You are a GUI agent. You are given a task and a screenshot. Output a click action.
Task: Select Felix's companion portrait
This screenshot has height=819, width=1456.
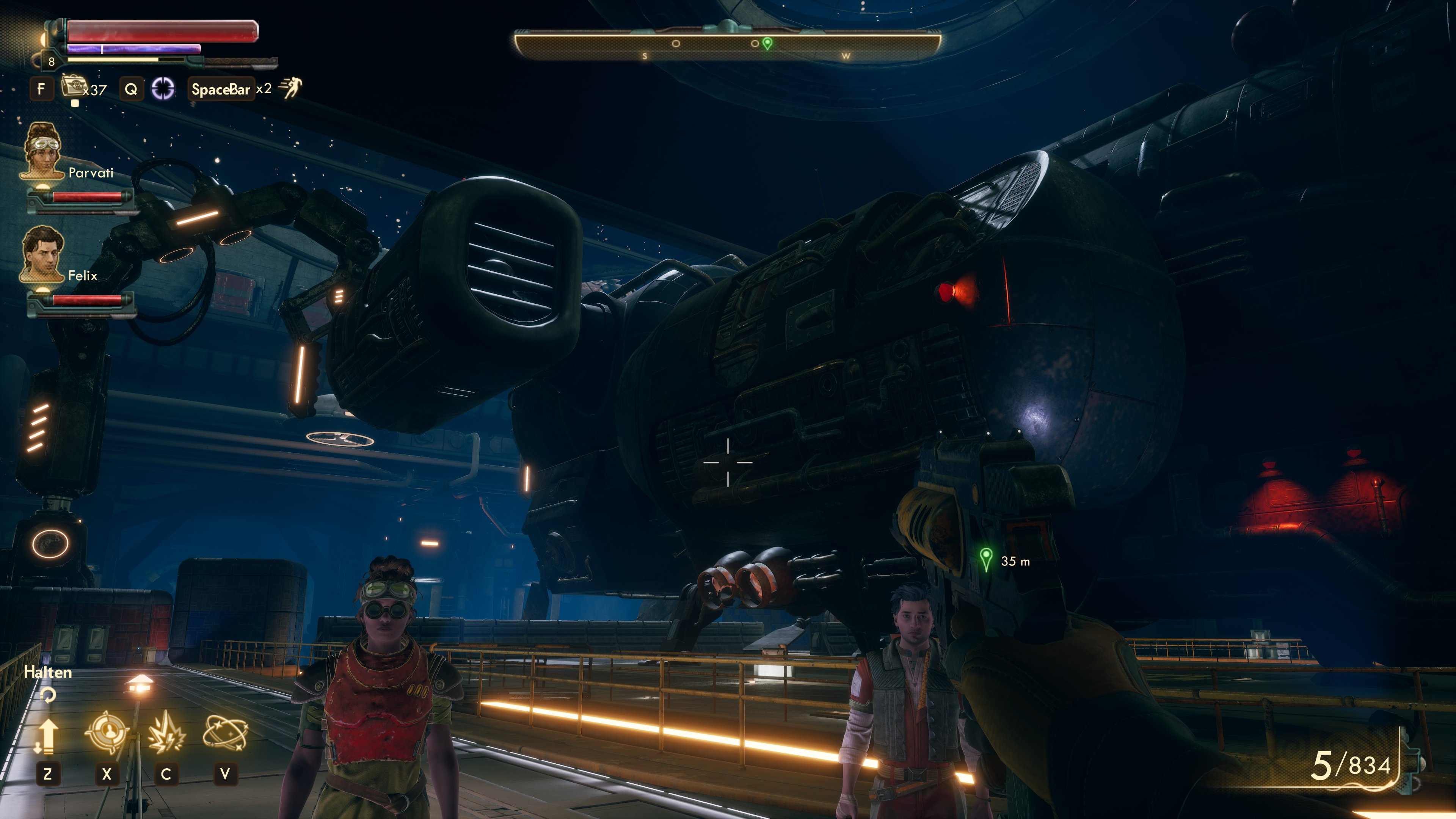tap(42, 253)
